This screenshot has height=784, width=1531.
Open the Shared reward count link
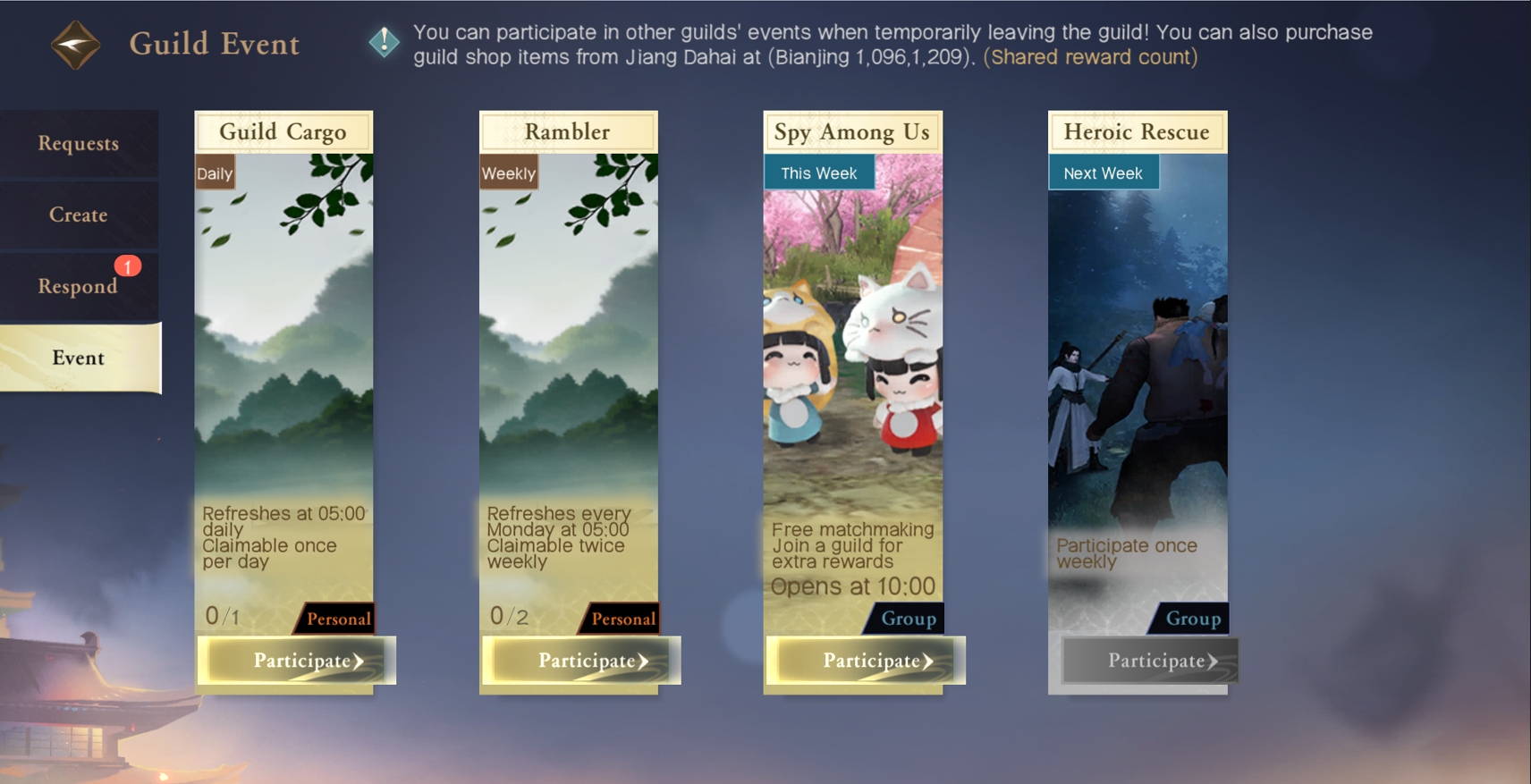point(1090,57)
